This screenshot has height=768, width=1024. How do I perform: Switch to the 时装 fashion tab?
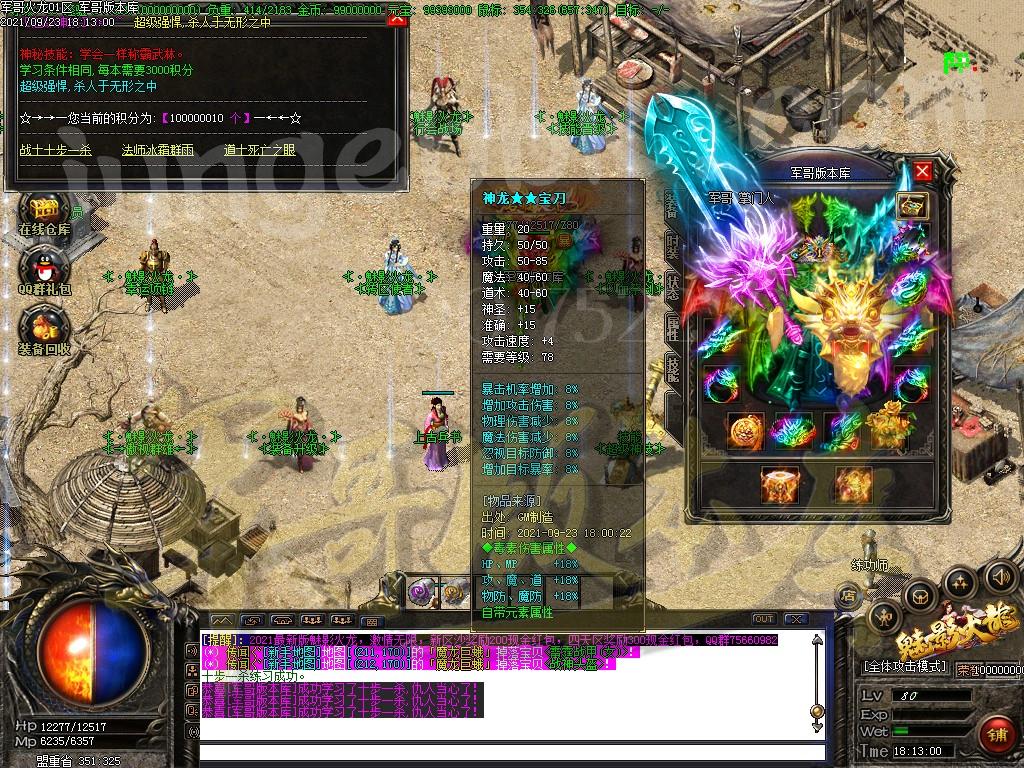[x=673, y=245]
